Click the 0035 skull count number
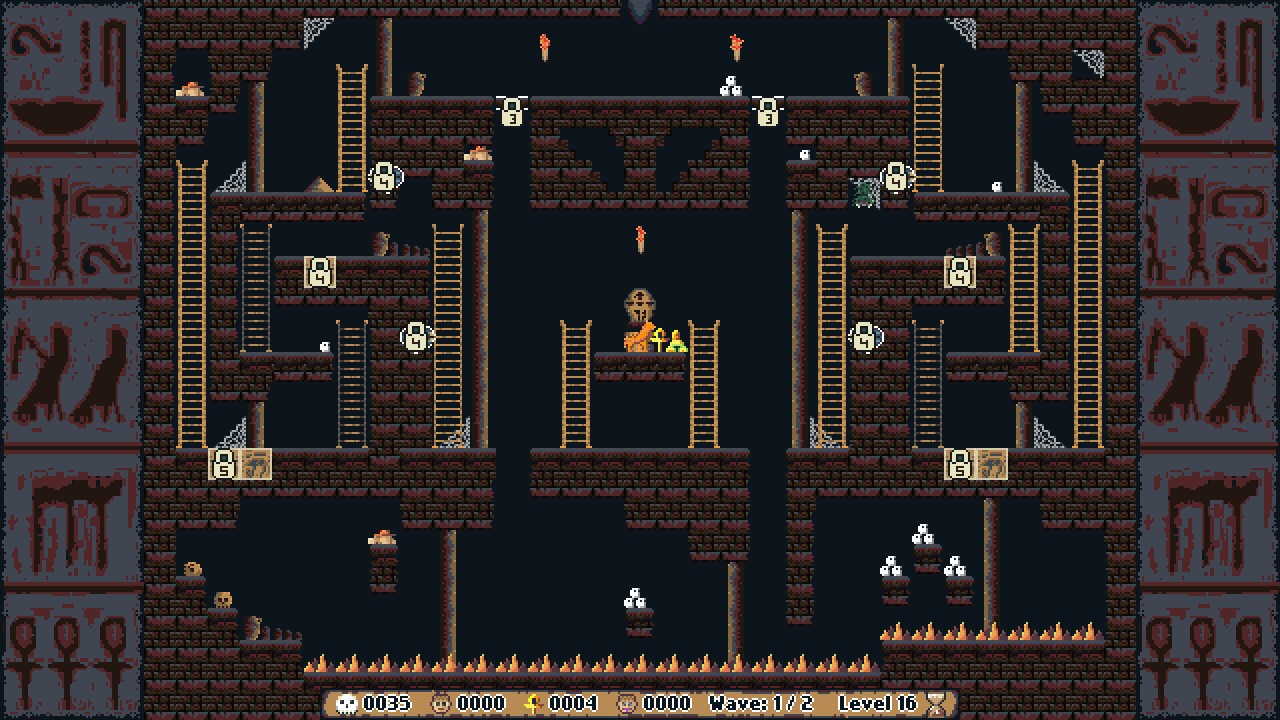 point(389,703)
